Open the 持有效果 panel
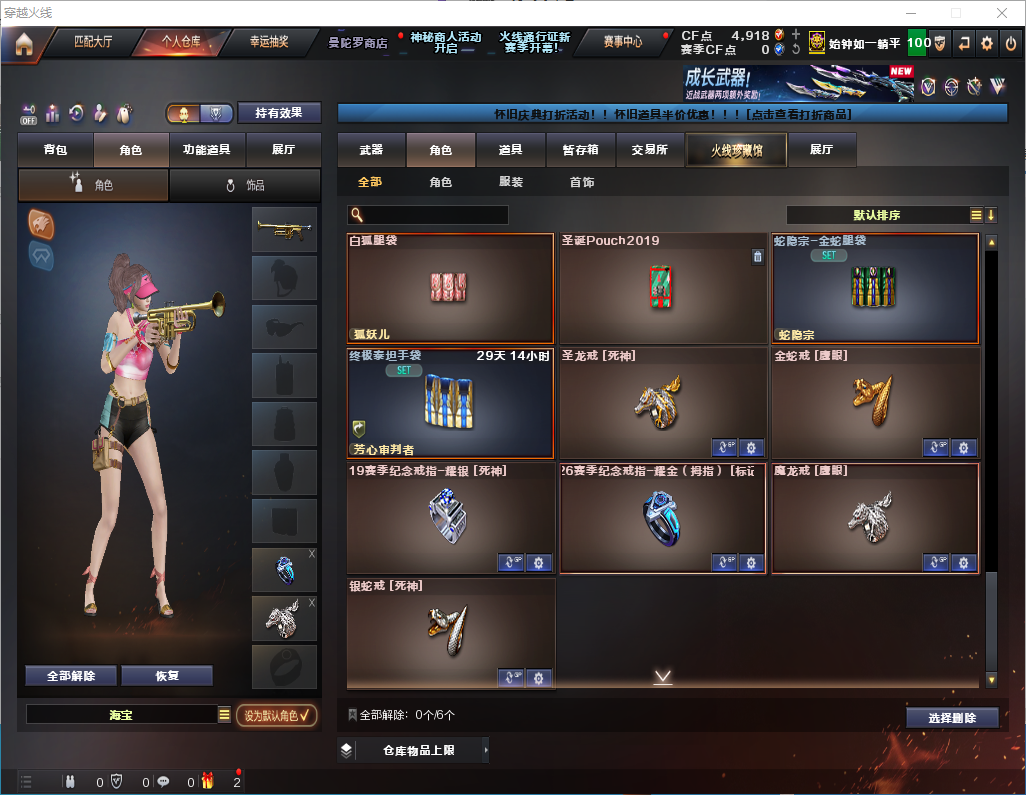The height and width of the screenshot is (795, 1026). tap(278, 113)
